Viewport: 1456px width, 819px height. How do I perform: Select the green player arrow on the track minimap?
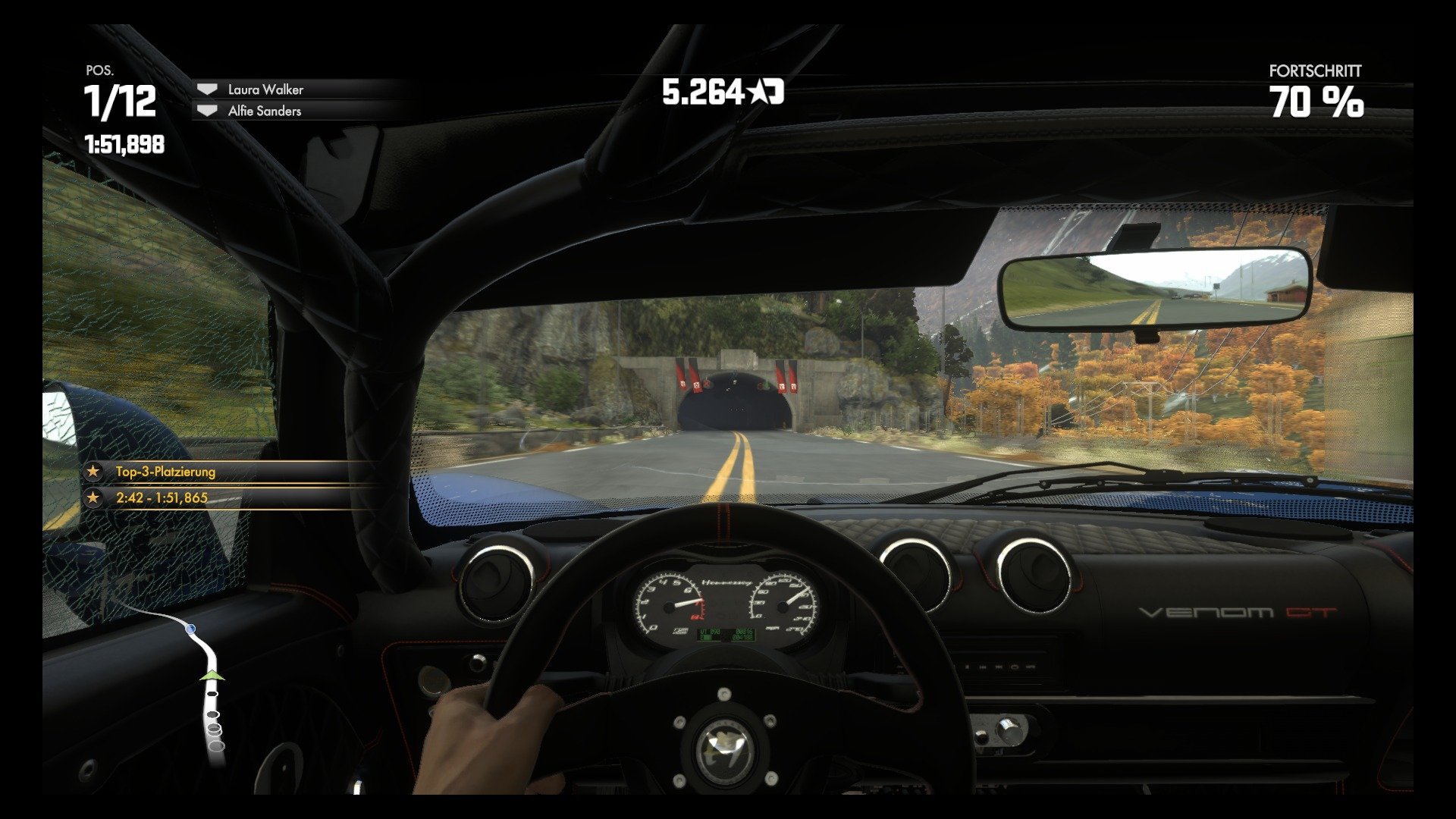pyautogui.click(x=212, y=676)
